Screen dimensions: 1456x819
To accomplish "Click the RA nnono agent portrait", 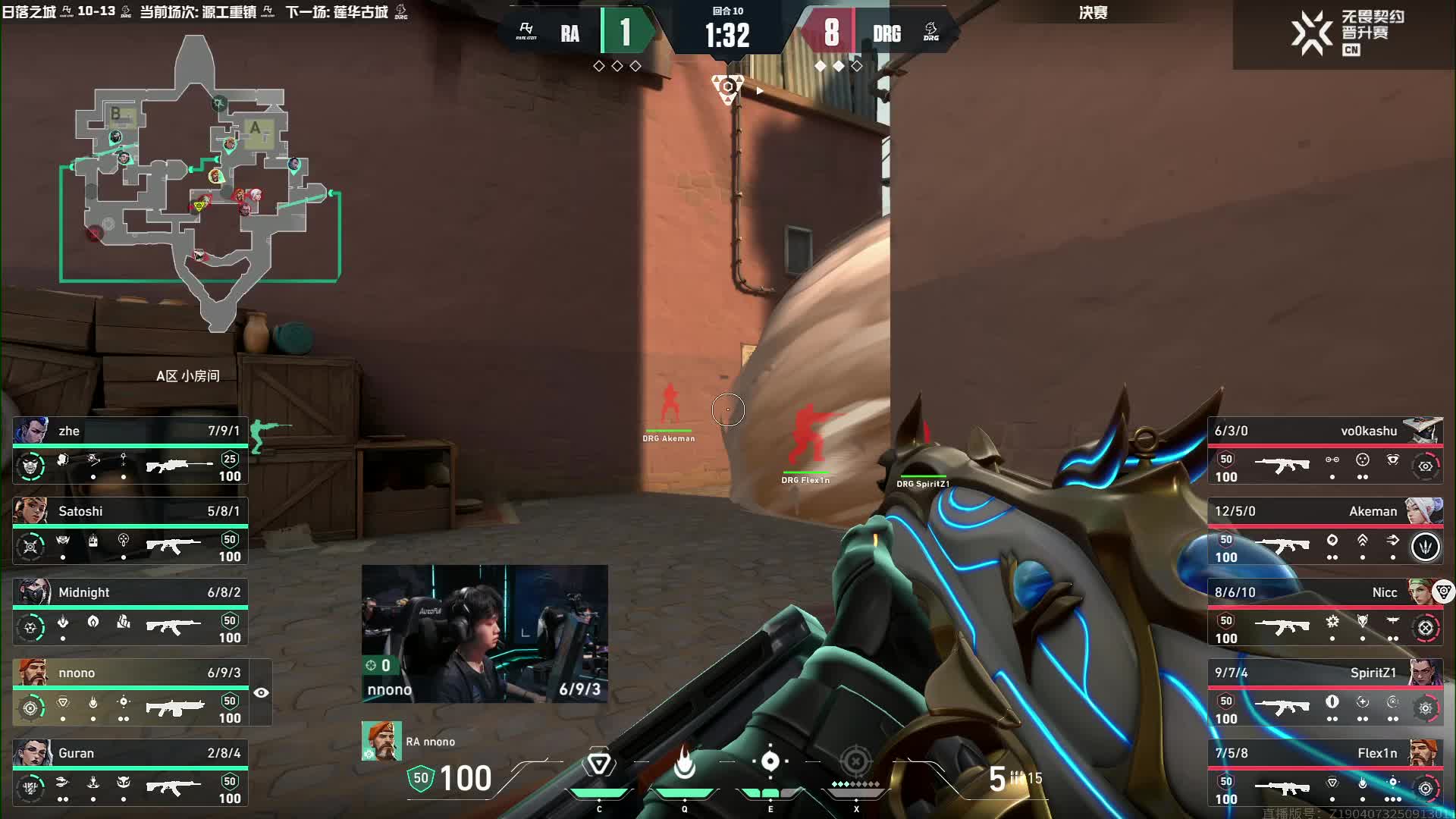I will coord(381,741).
